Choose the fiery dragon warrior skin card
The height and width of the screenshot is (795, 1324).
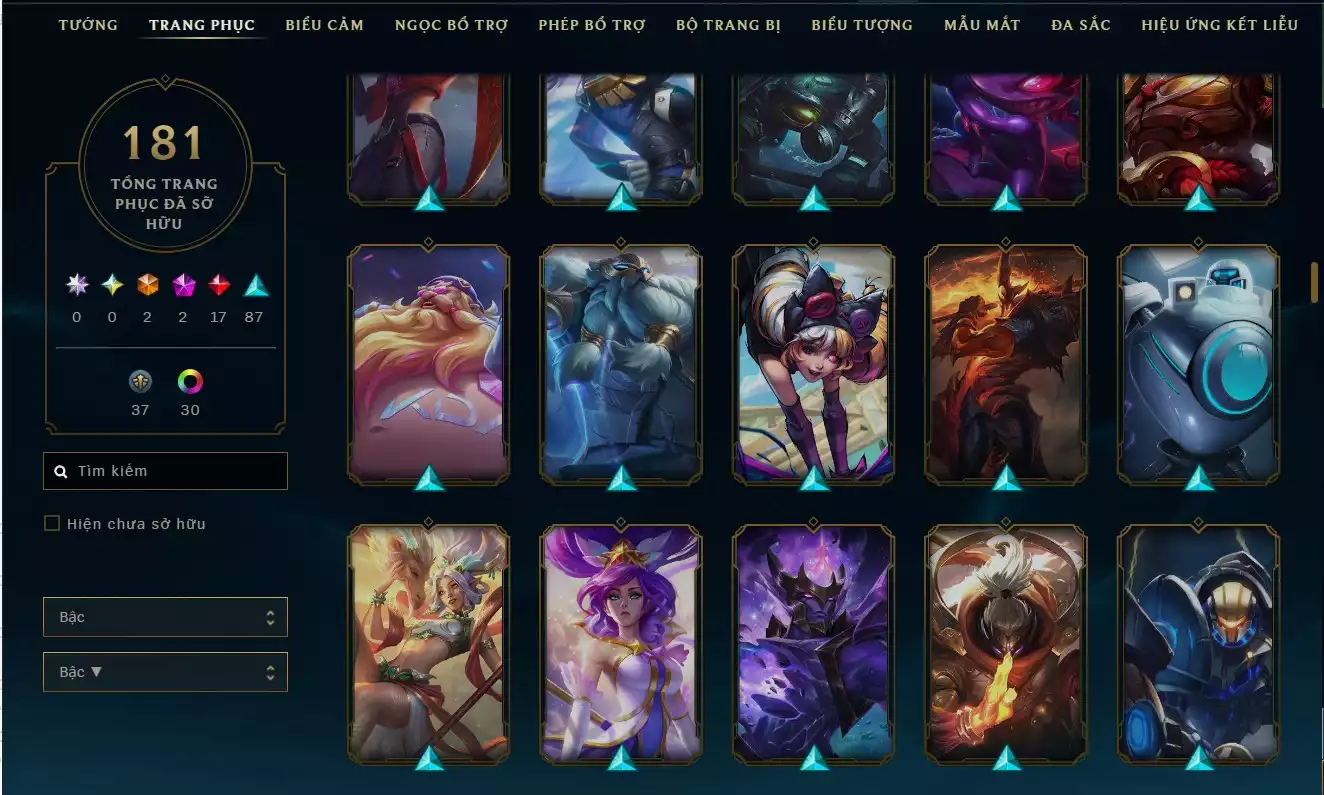click(x=1006, y=362)
